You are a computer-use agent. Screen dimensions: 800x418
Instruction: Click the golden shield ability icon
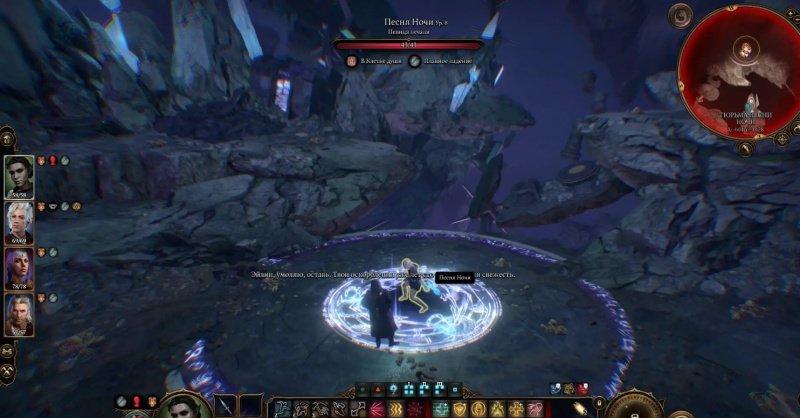click(460, 409)
